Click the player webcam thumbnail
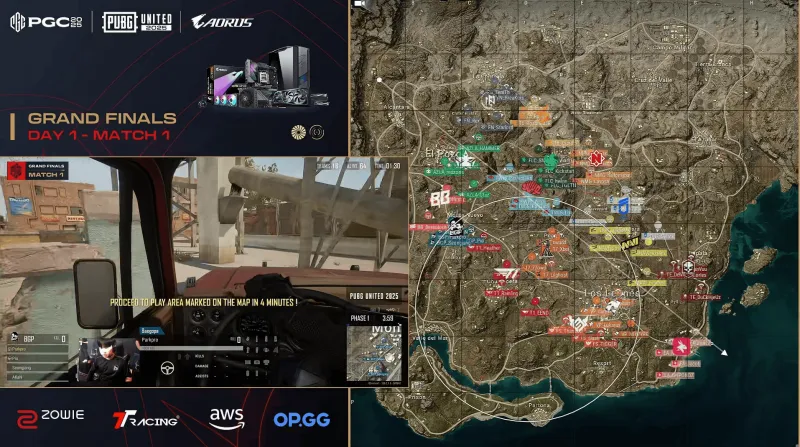 click(100, 361)
